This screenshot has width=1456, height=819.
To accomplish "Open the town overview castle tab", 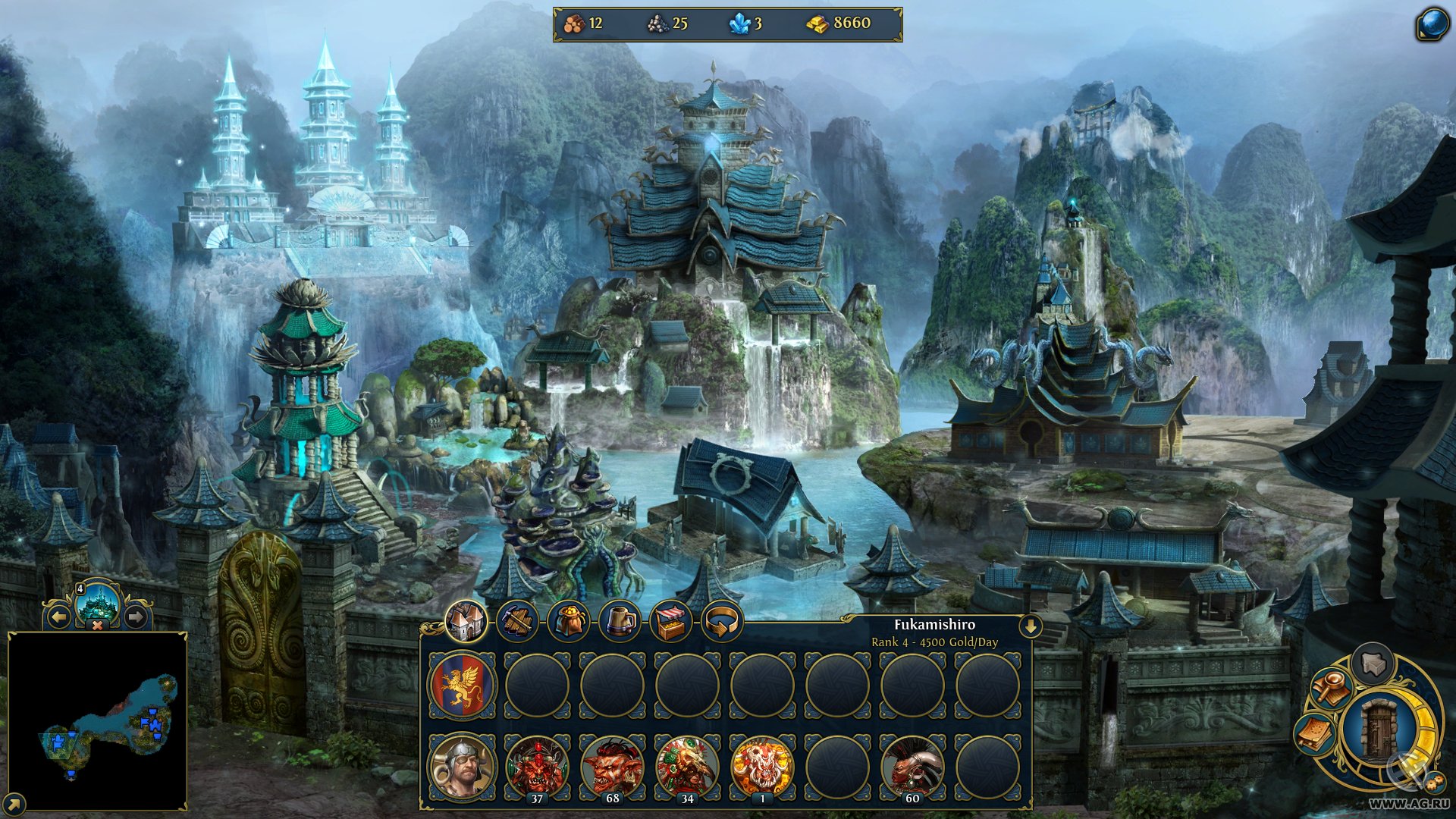I will click(466, 621).
